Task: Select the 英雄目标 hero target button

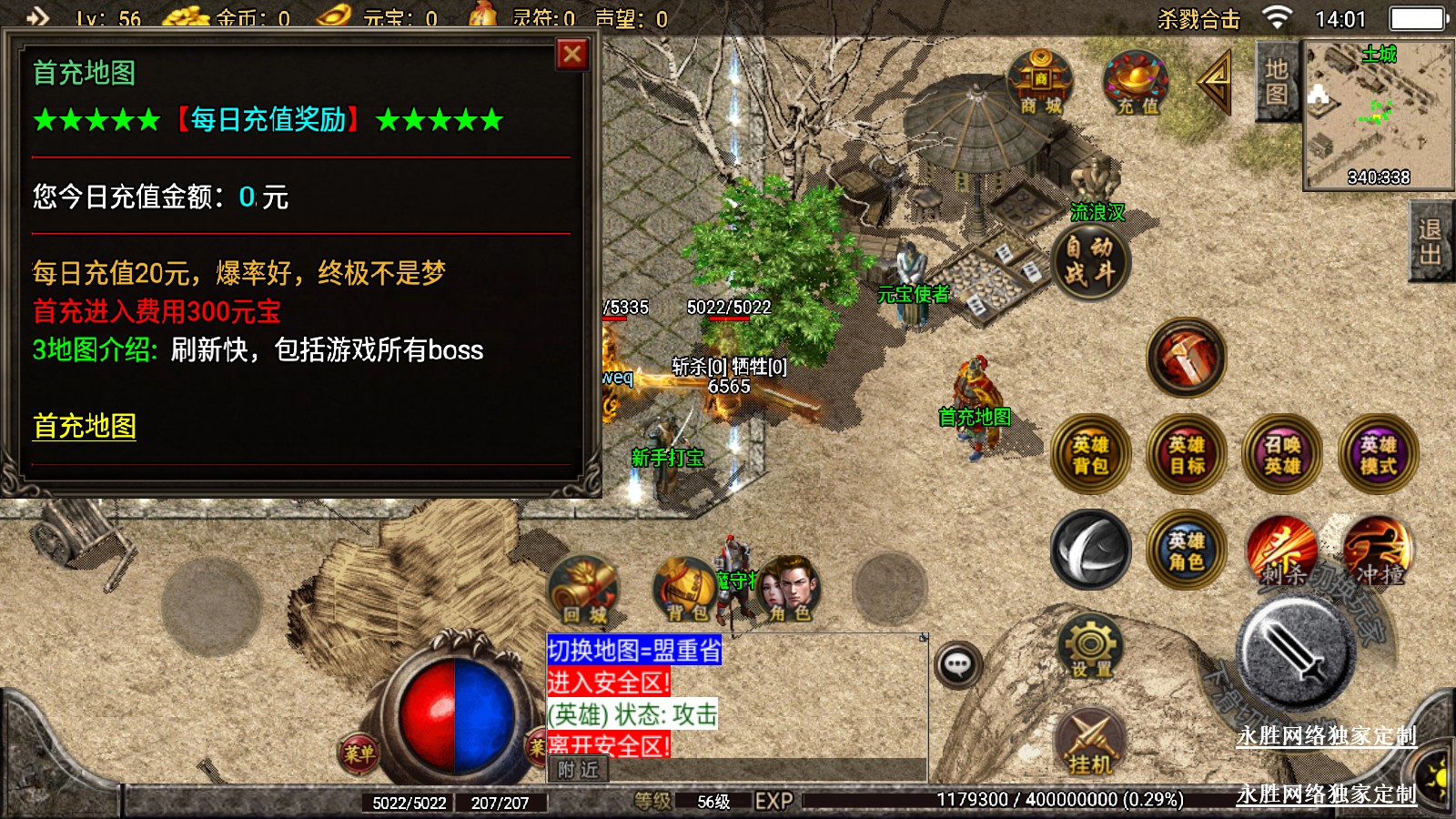Action: click(x=1187, y=455)
